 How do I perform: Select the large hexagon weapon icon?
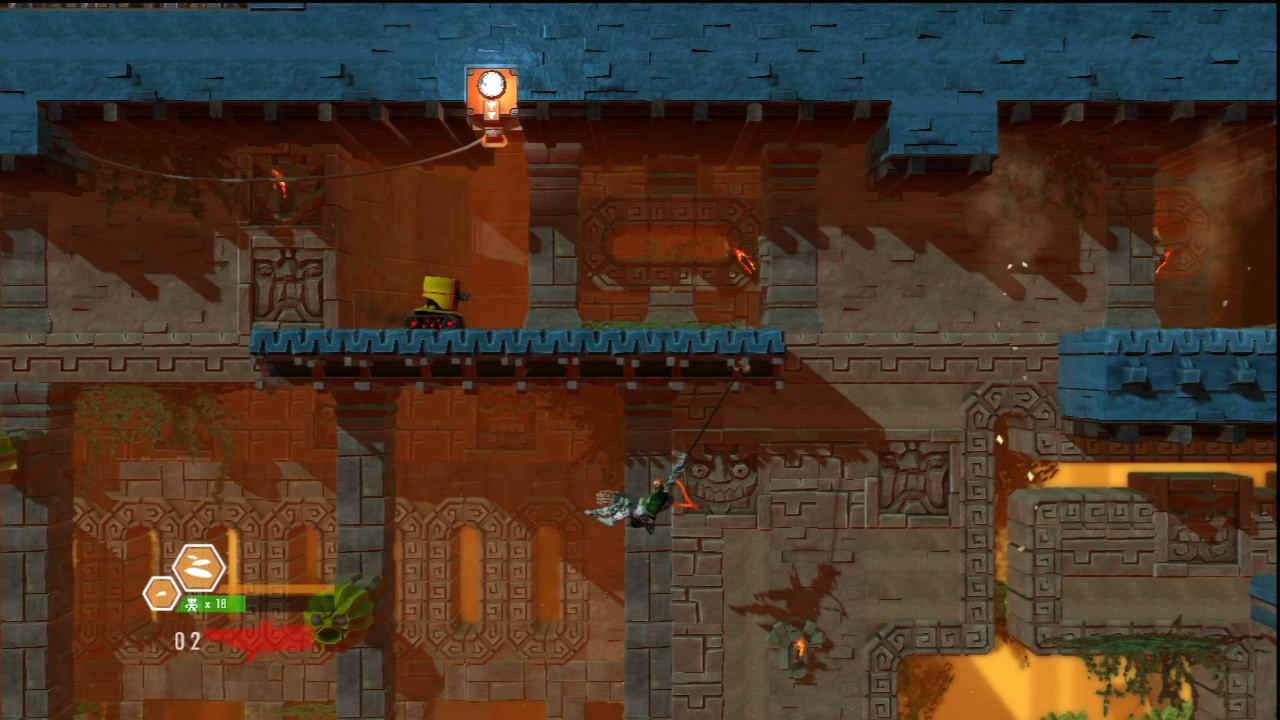pos(199,568)
